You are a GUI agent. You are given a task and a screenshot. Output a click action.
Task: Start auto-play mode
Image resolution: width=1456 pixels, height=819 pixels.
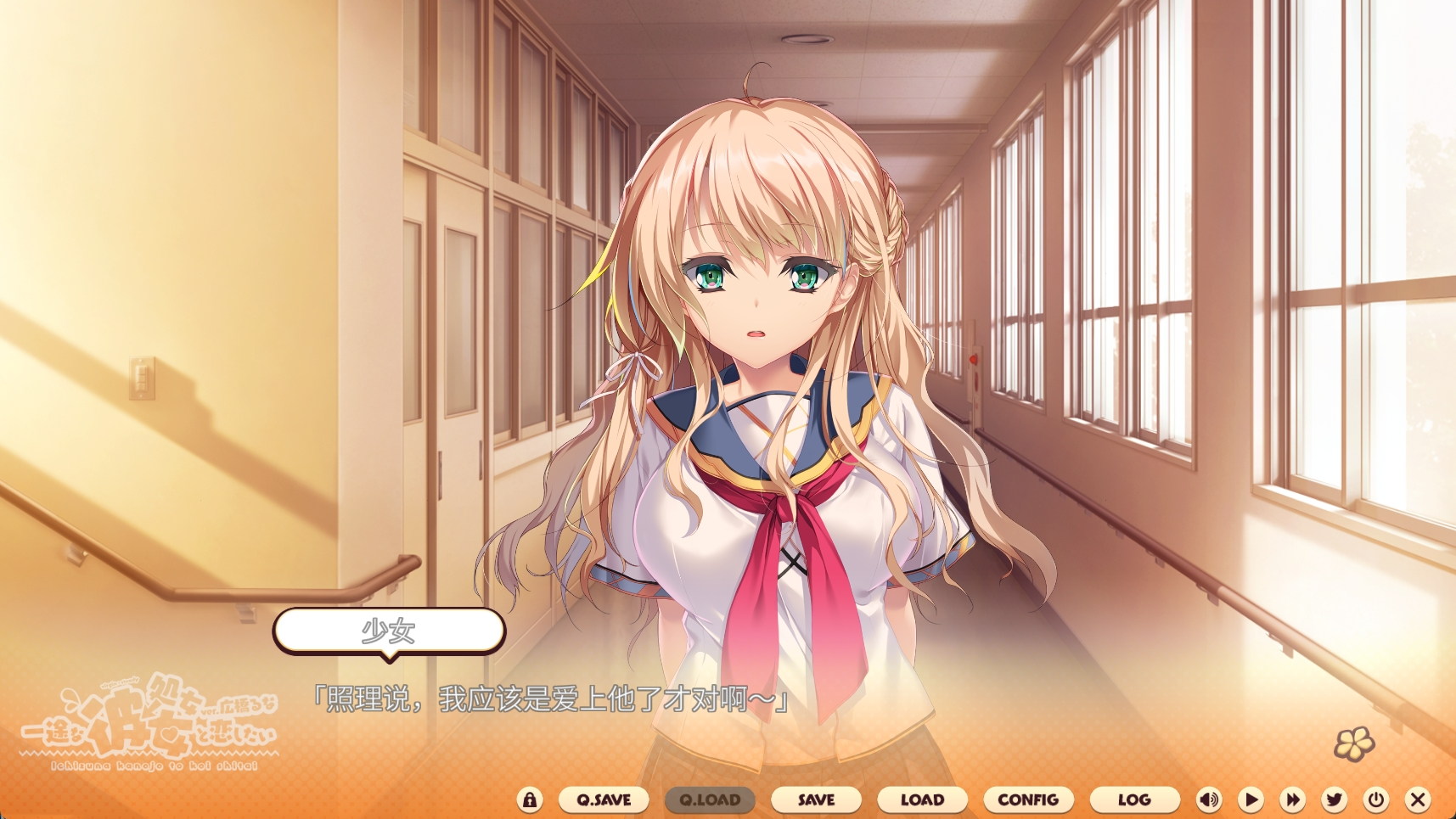pyautogui.click(x=1251, y=799)
